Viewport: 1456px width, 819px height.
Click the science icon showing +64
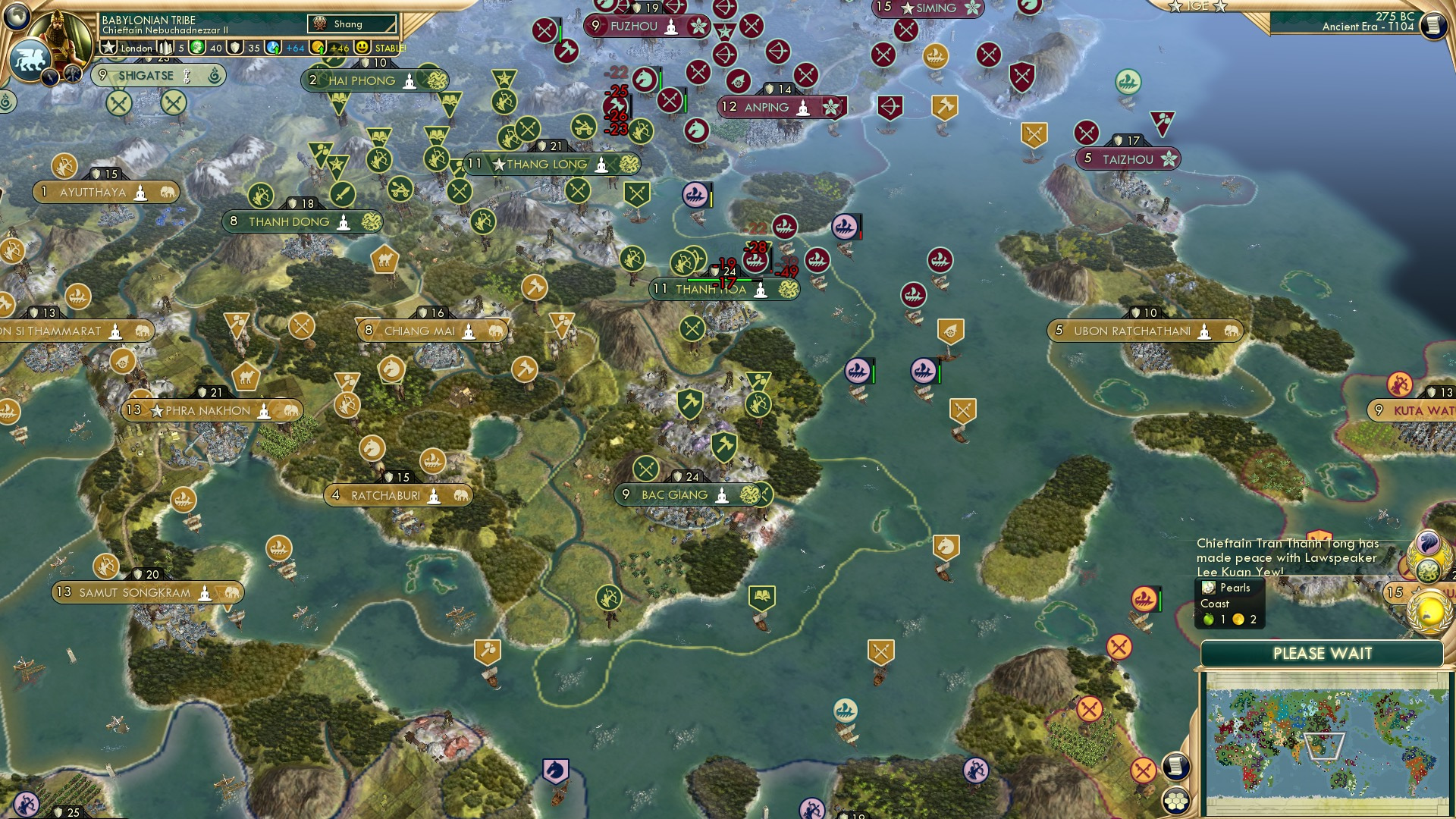point(273,48)
